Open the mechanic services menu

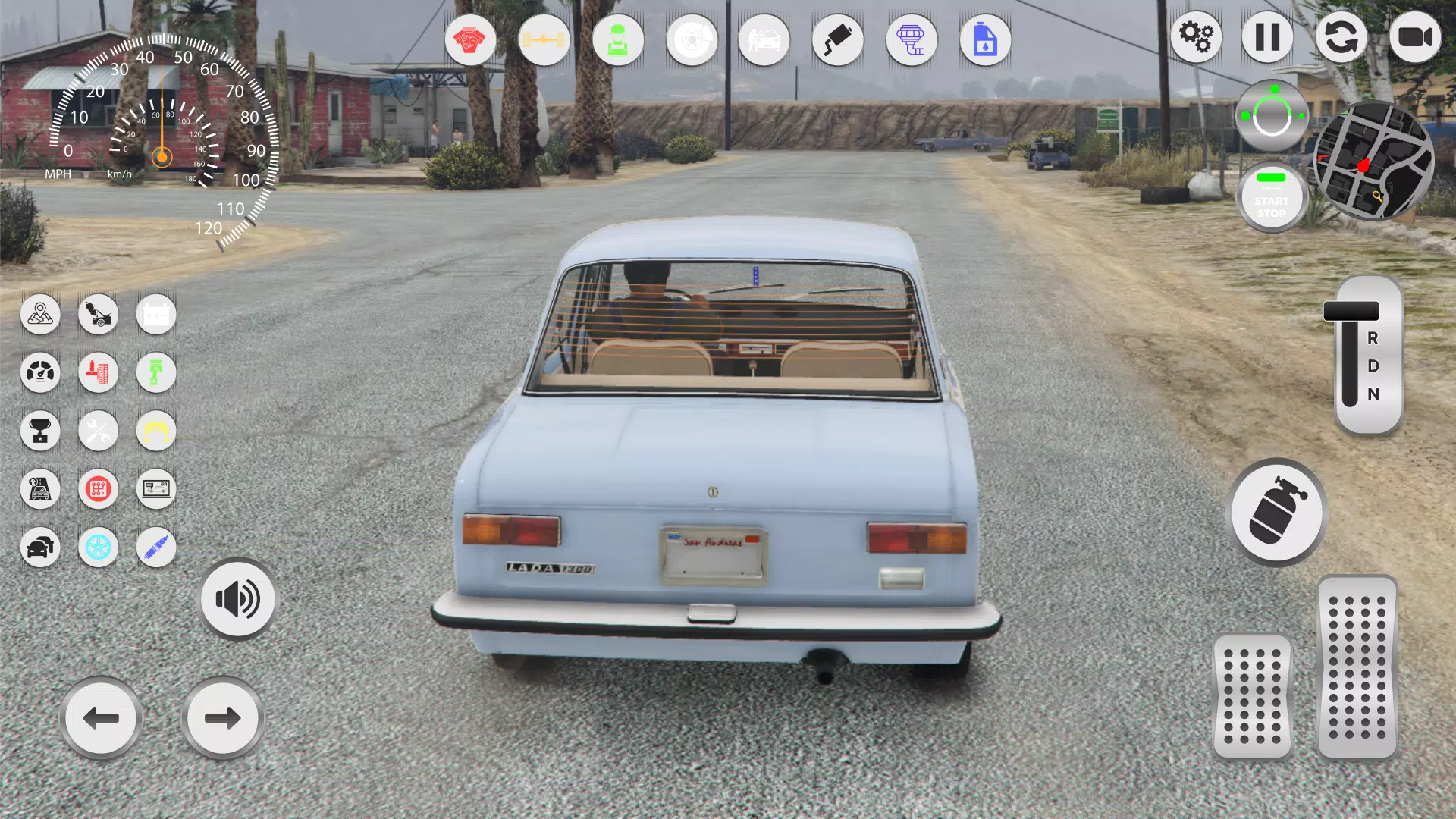(617, 39)
